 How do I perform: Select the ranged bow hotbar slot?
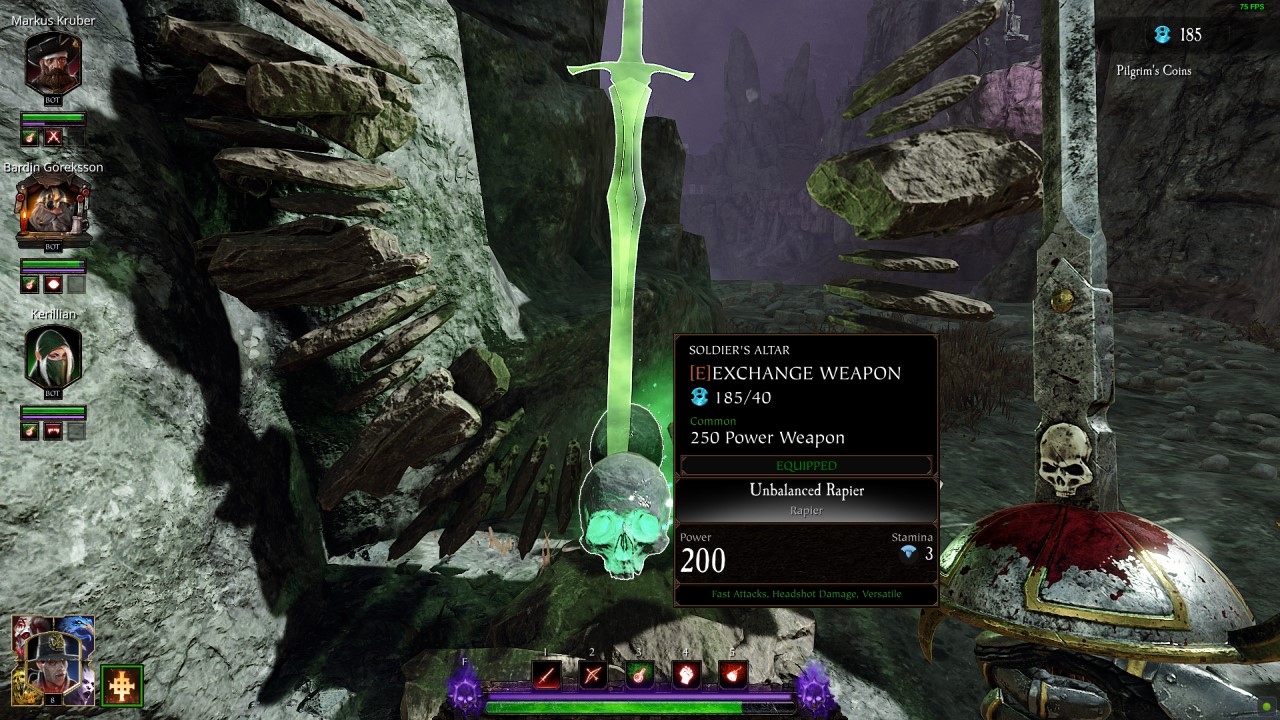tap(592, 675)
